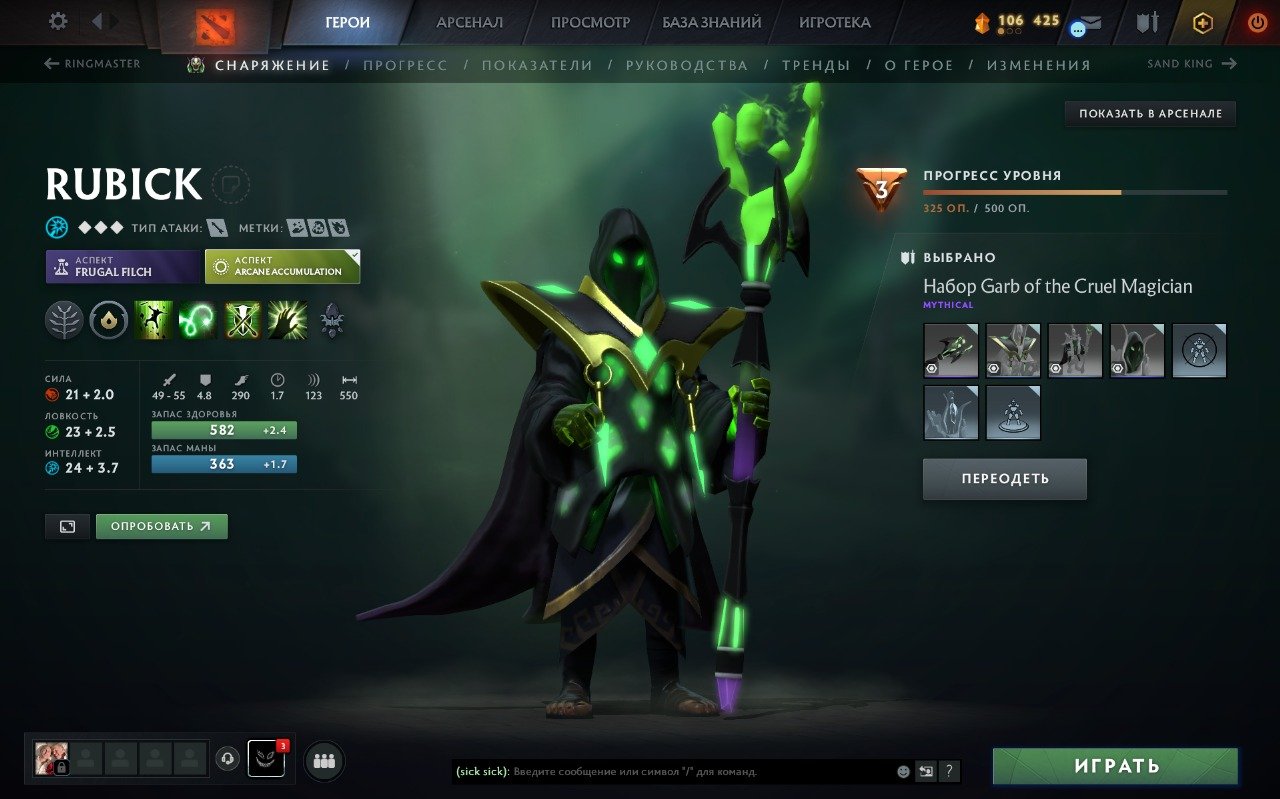This screenshot has height=799, width=1280.
Task: Click the level progress bar showing 325 ОП
Action: point(1073,191)
